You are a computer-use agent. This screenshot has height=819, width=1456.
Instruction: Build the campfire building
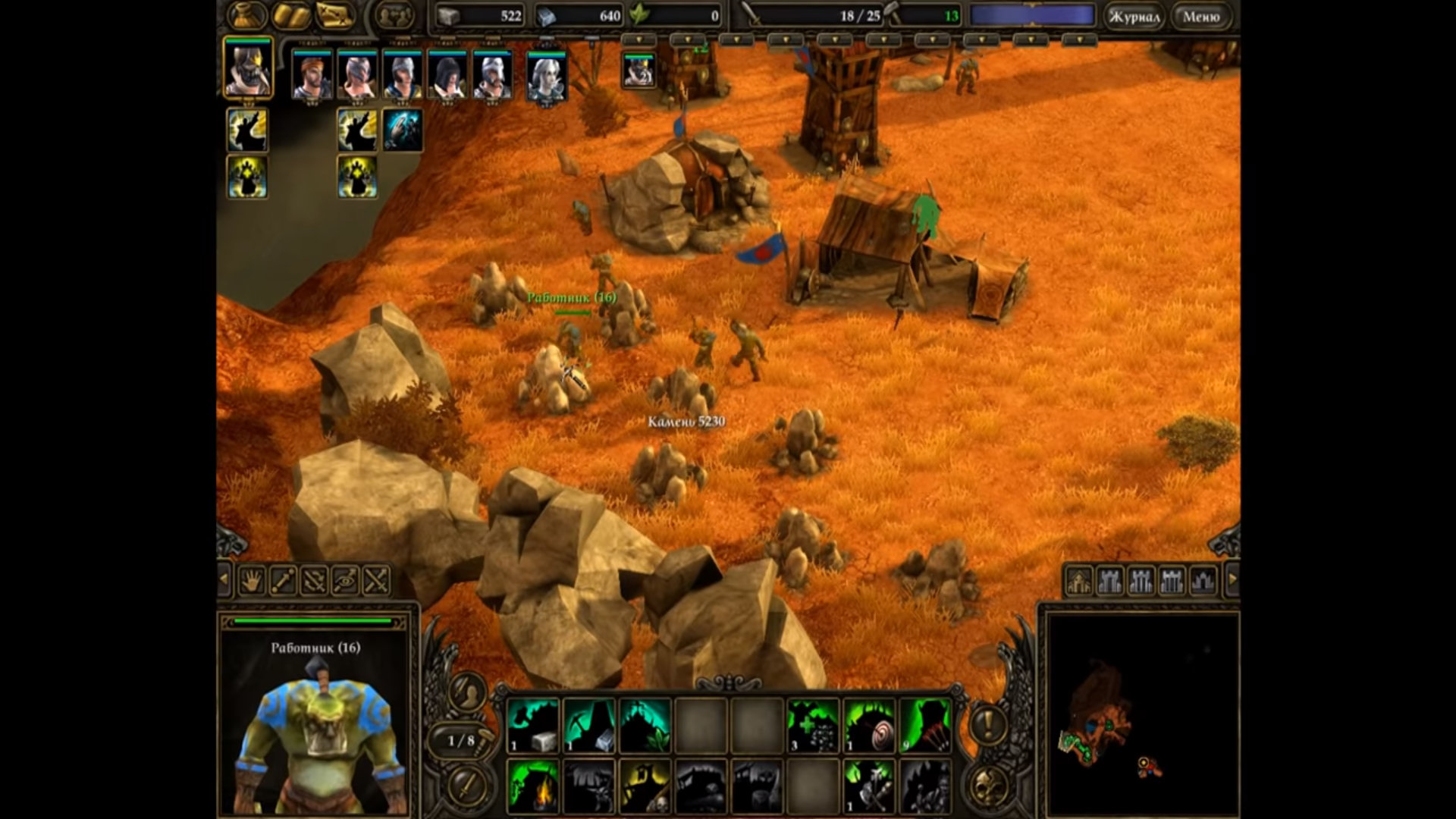(x=532, y=786)
